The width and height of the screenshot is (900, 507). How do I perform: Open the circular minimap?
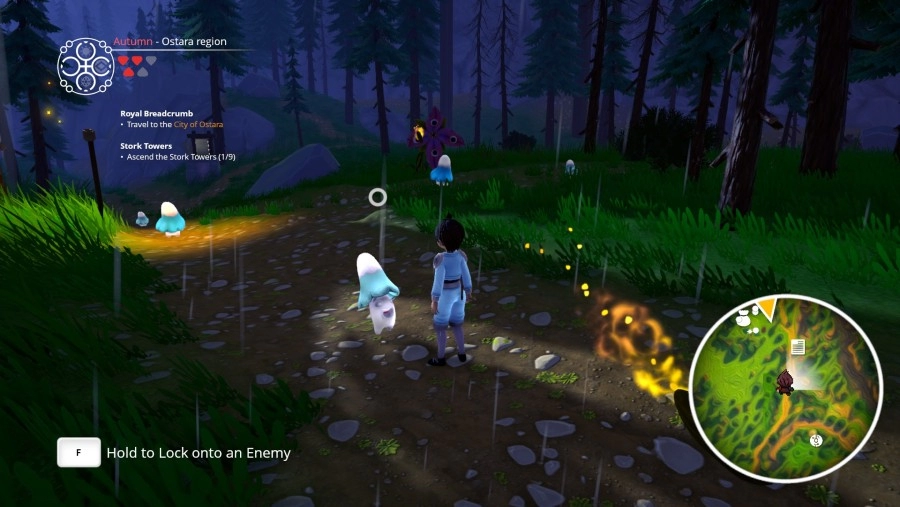(785, 387)
